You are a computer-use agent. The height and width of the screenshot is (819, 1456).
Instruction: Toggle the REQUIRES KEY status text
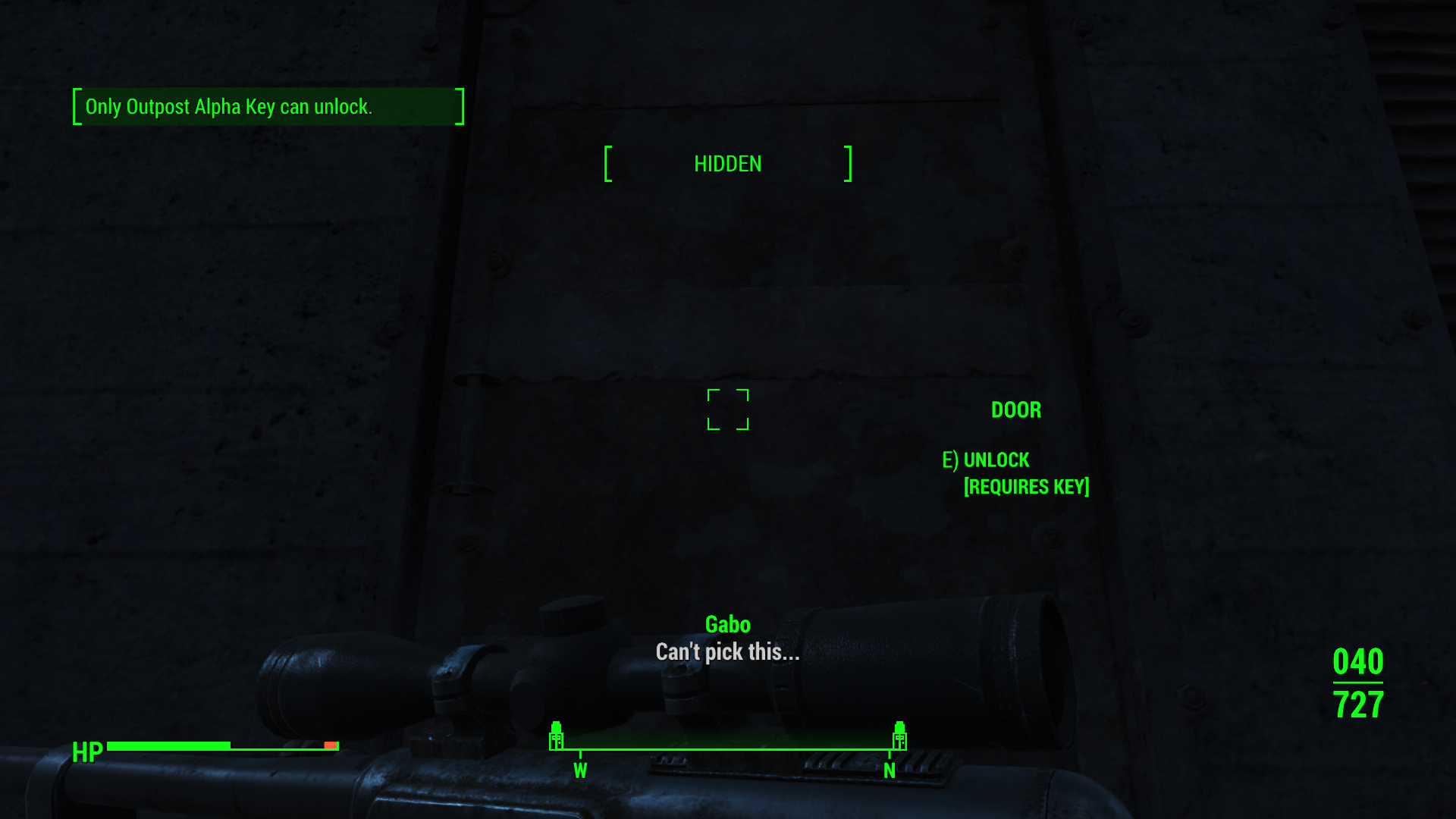pos(1026,486)
